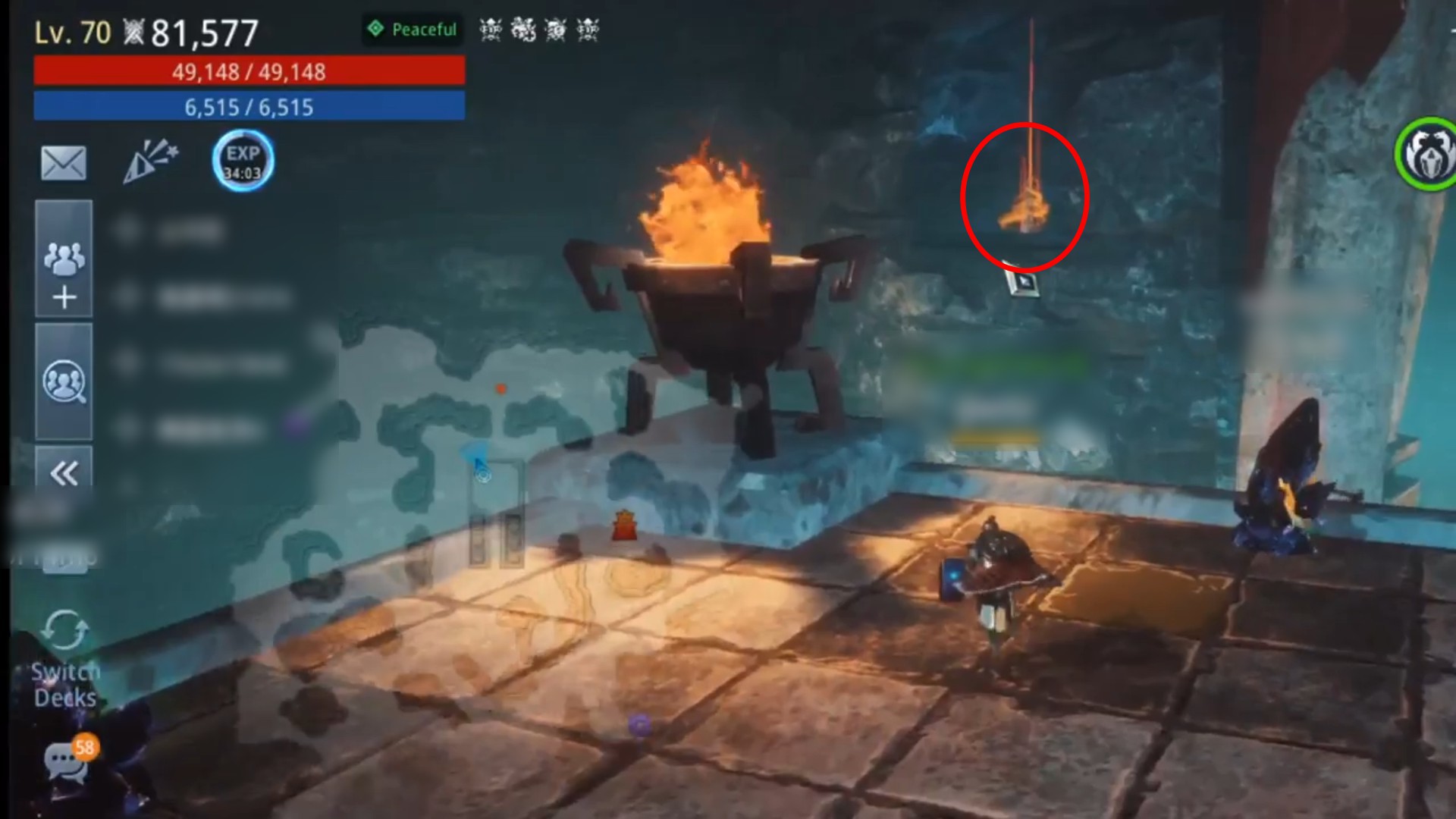Viewport: 1456px width, 819px height.
Task: Select the first skull event icon
Action: click(x=489, y=30)
